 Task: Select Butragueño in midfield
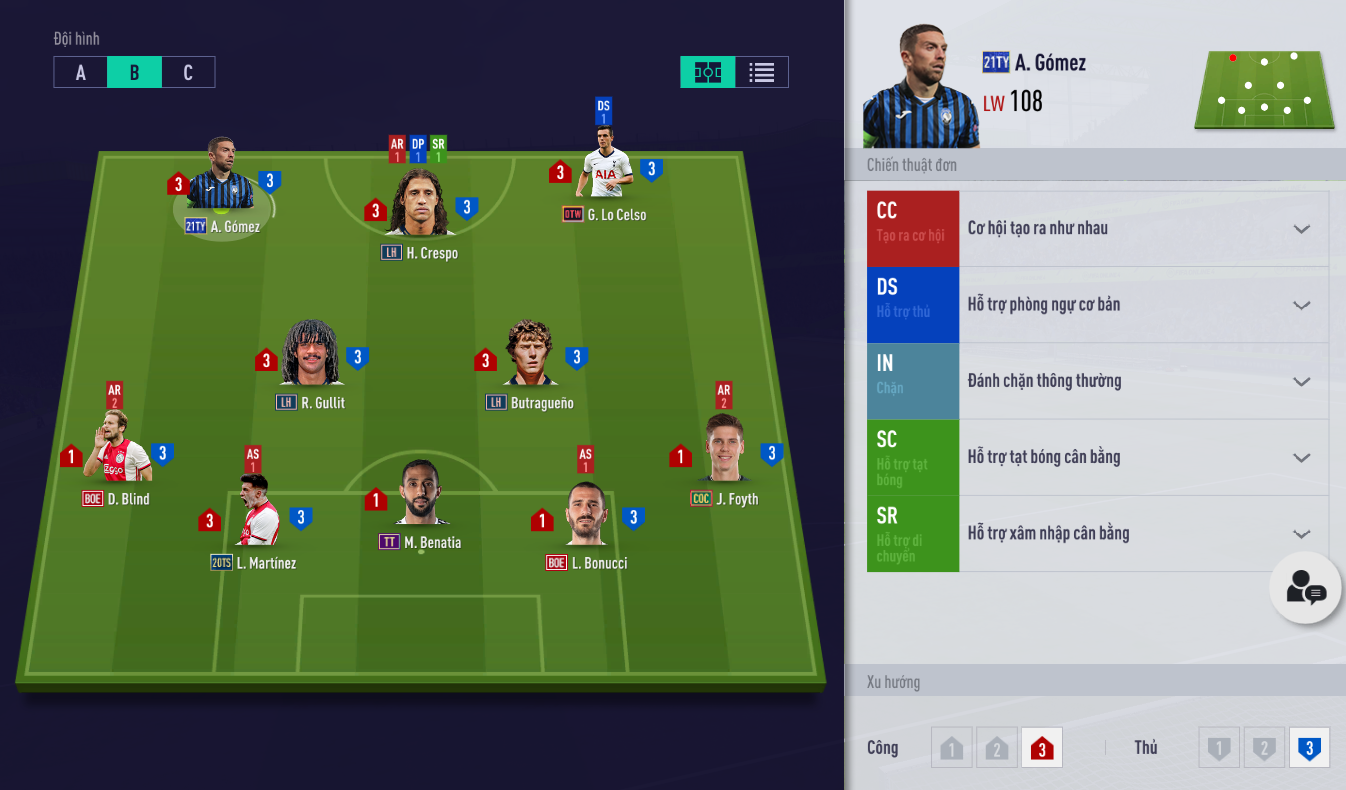pos(530,356)
